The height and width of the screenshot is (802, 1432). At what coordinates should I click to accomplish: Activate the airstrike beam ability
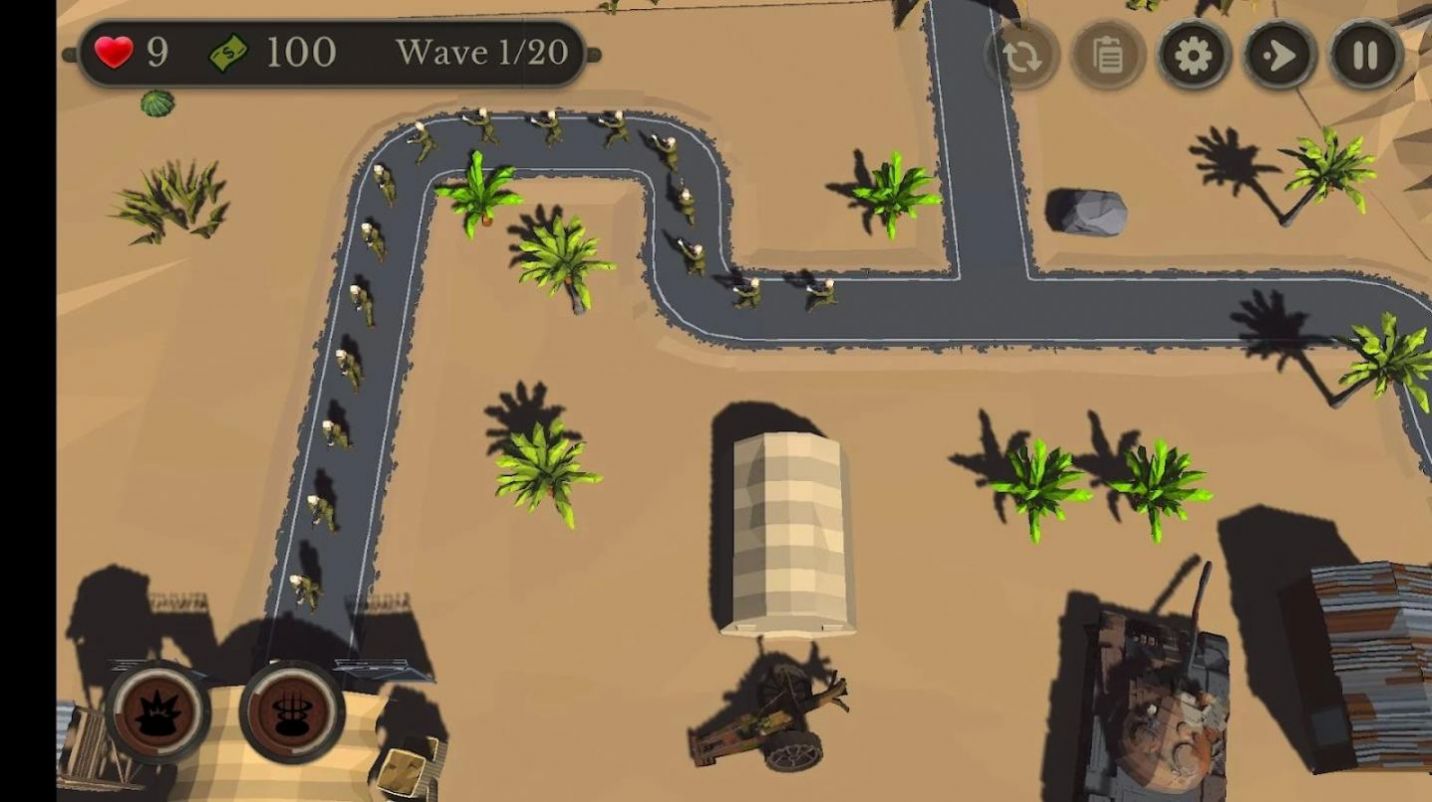[x=292, y=713]
